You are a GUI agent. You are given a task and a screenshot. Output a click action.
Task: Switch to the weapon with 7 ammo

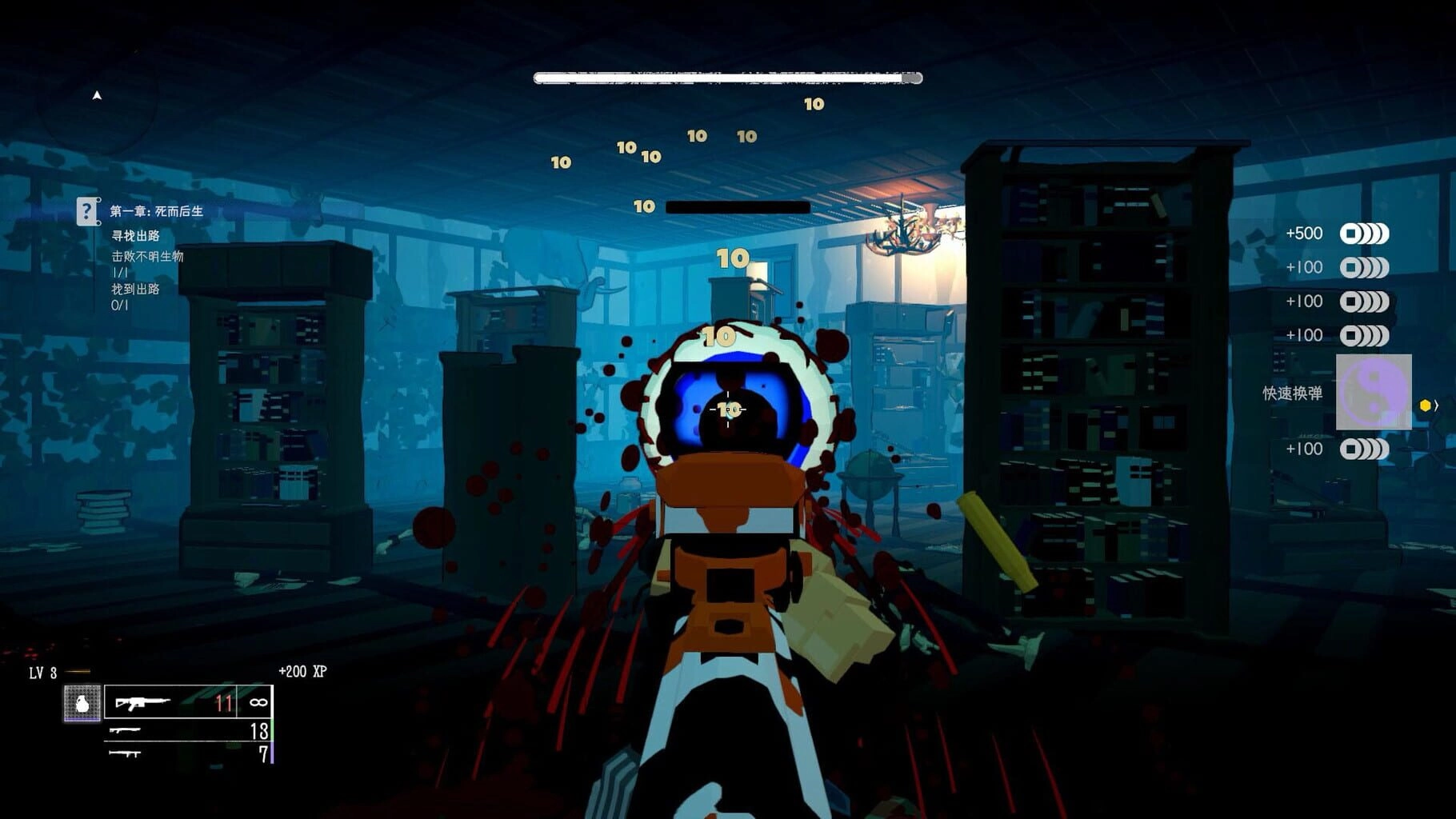189,753
